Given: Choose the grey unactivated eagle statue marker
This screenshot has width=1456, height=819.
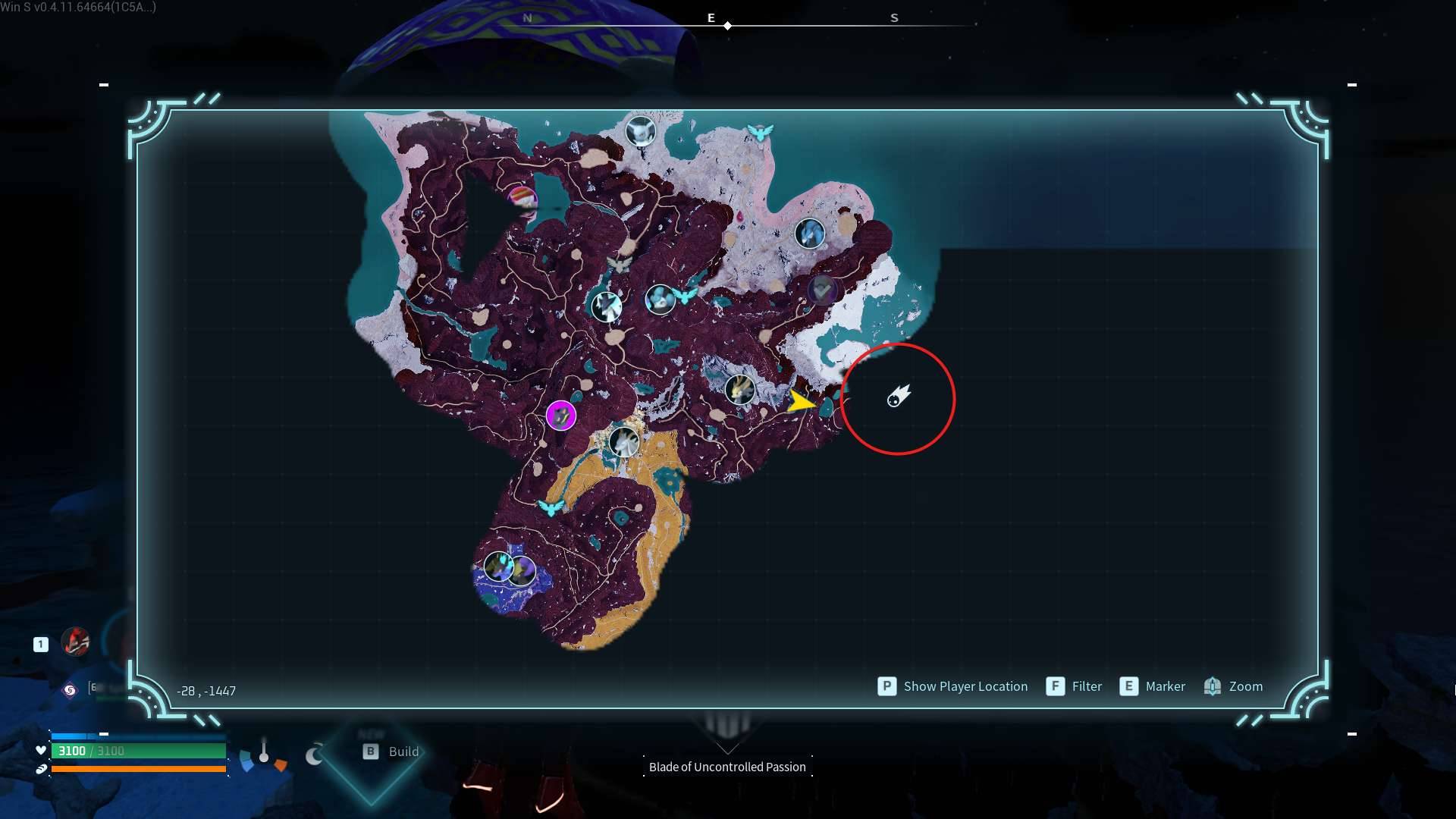Looking at the screenshot, I should point(620,265).
